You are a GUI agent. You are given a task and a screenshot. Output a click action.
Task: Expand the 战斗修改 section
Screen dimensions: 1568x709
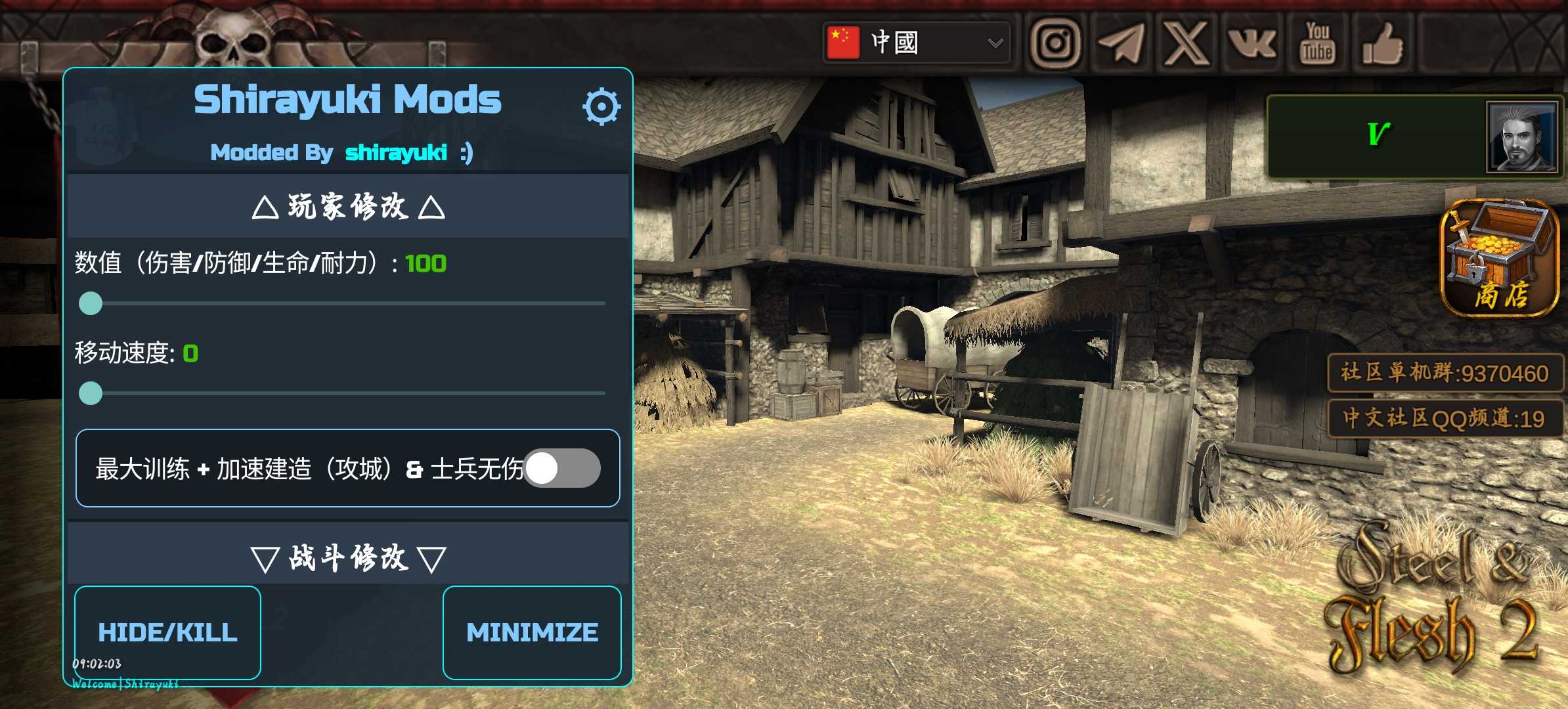click(x=348, y=559)
